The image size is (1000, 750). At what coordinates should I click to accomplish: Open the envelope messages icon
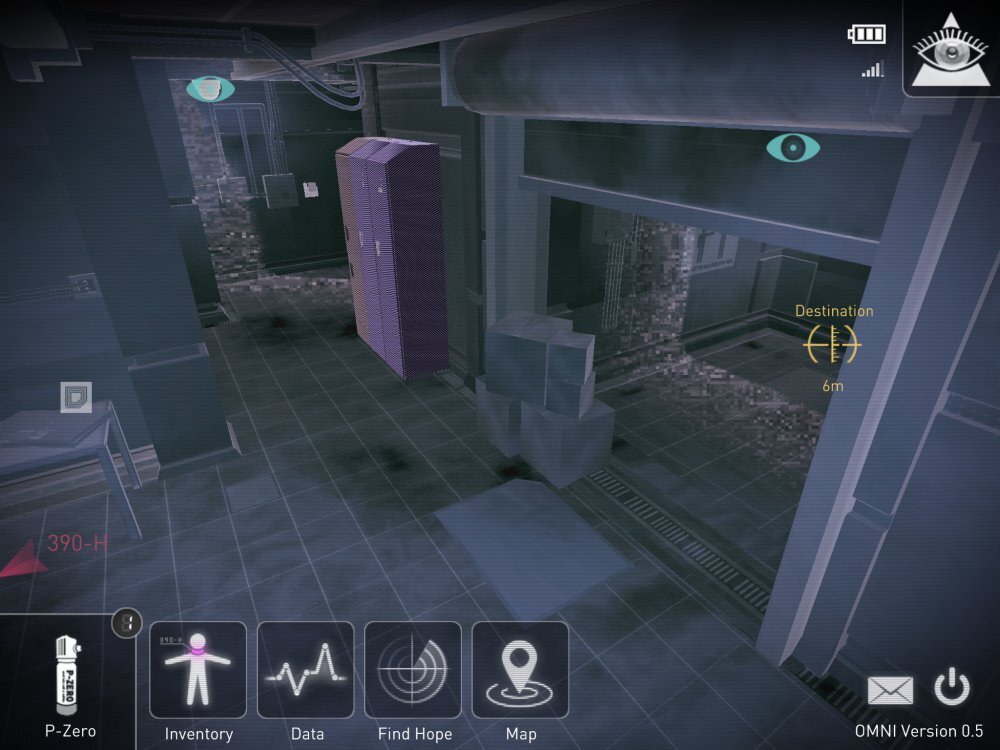(x=890, y=690)
